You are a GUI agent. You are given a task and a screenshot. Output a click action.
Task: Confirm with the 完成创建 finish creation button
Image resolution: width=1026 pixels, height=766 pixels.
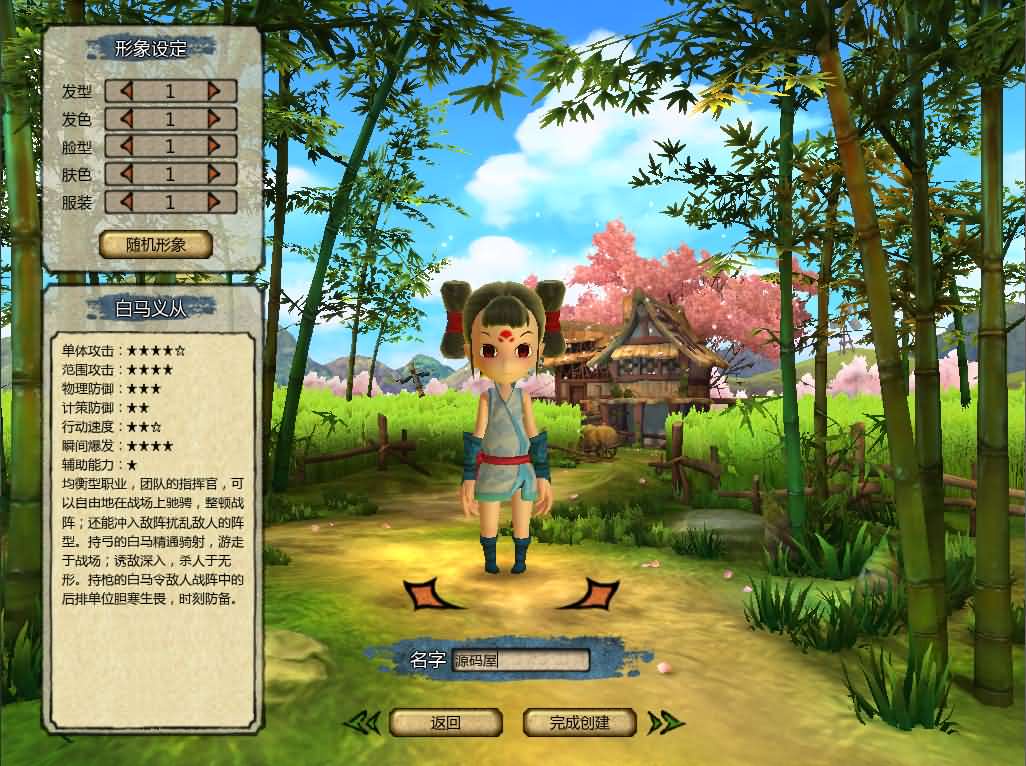[x=580, y=722]
